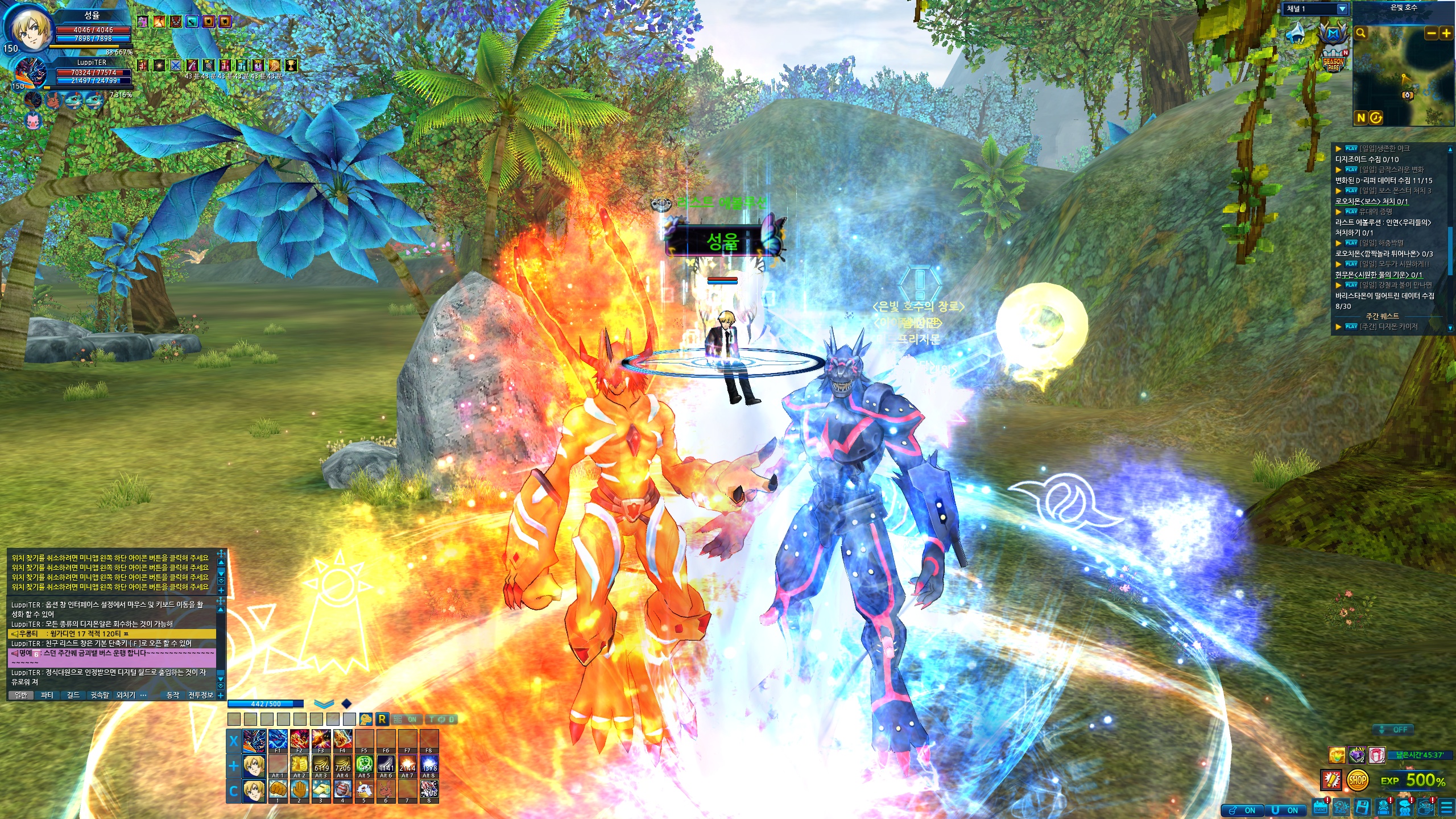
Task: Zoom out the minimap with minus button
Action: click(1431, 34)
